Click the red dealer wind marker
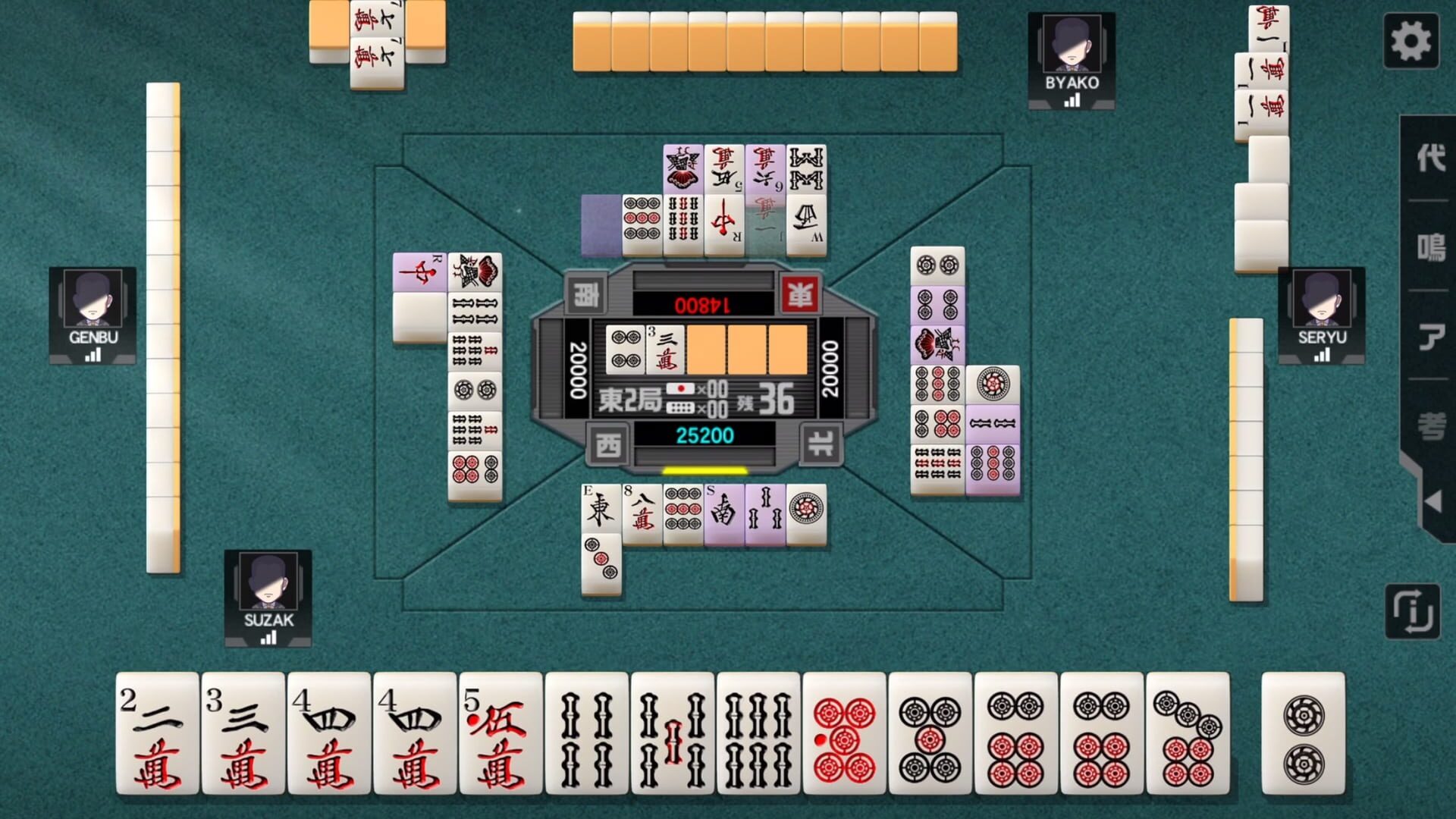Image resolution: width=1456 pixels, height=819 pixels. click(x=801, y=295)
